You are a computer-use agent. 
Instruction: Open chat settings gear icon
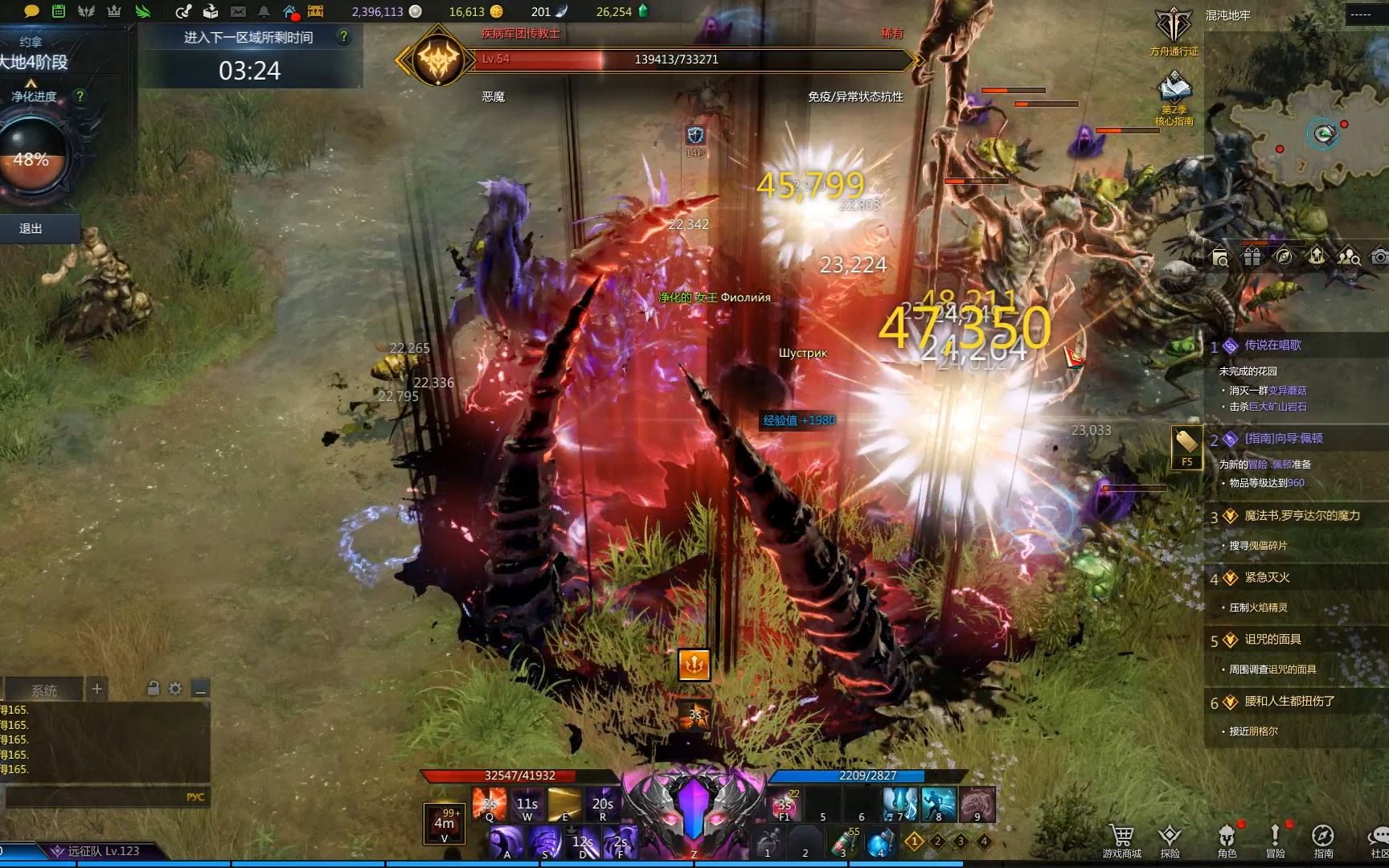[x=175, y=689]
